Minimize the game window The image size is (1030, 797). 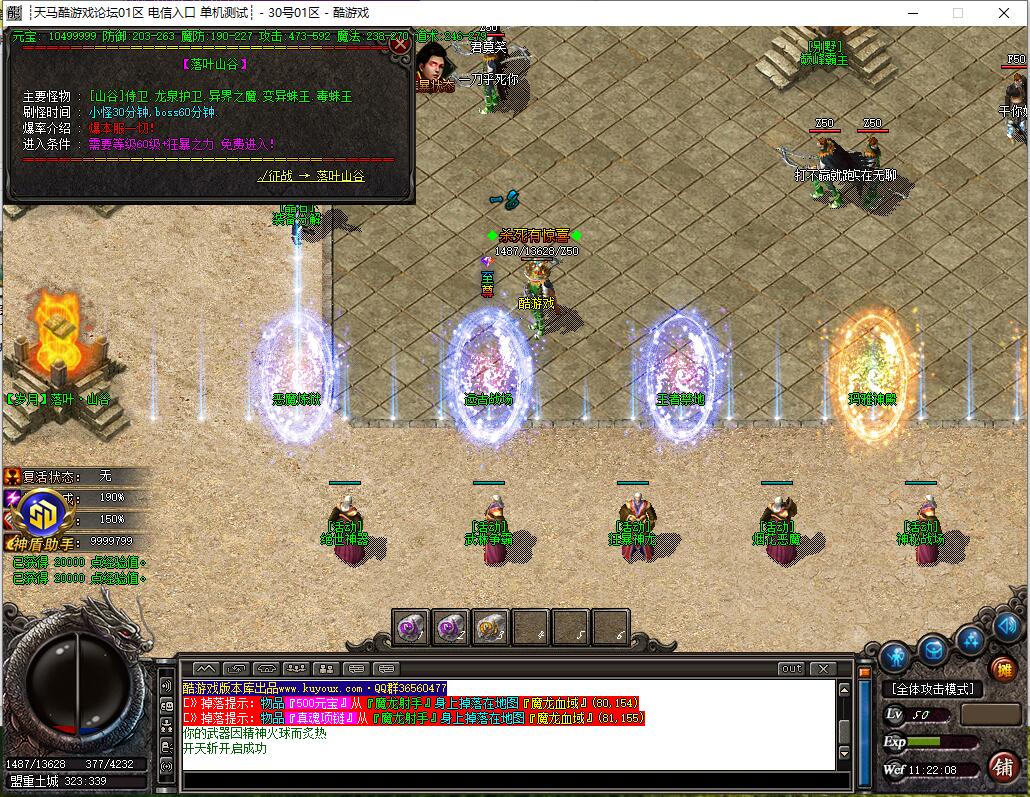[911, 13]
